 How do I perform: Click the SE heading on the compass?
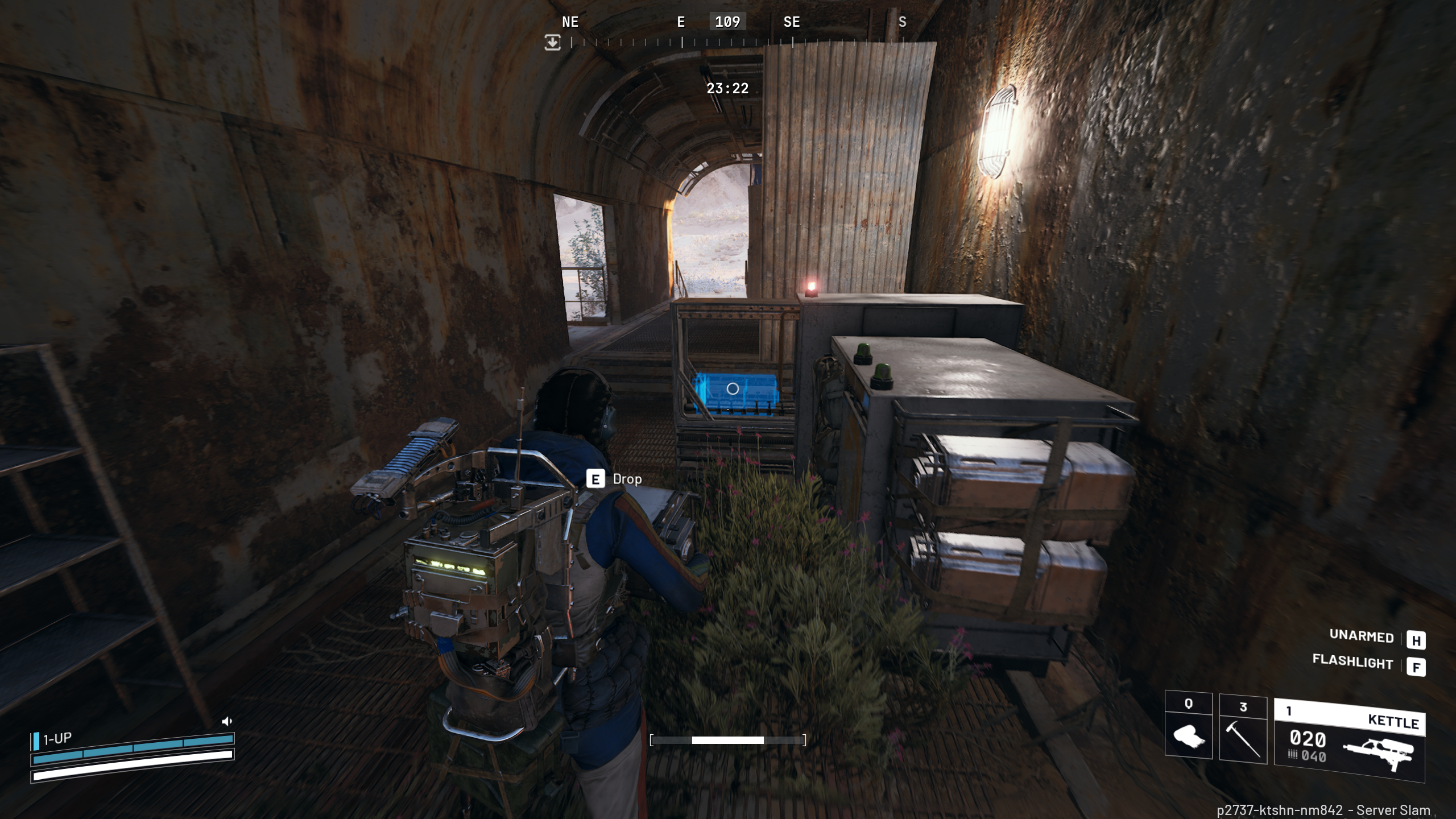791,22
